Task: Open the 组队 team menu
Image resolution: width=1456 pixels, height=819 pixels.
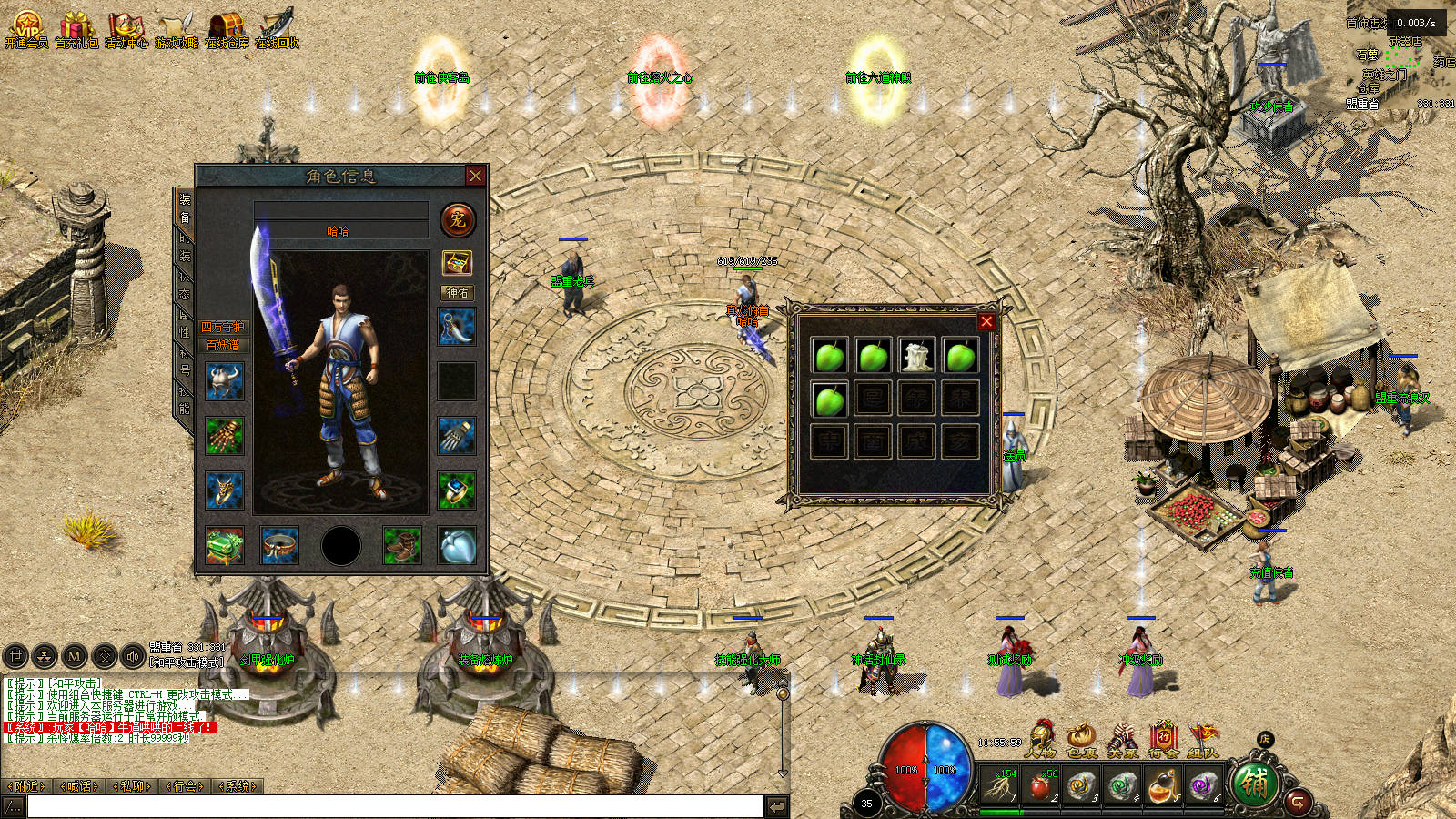Action: (1203, 739)
